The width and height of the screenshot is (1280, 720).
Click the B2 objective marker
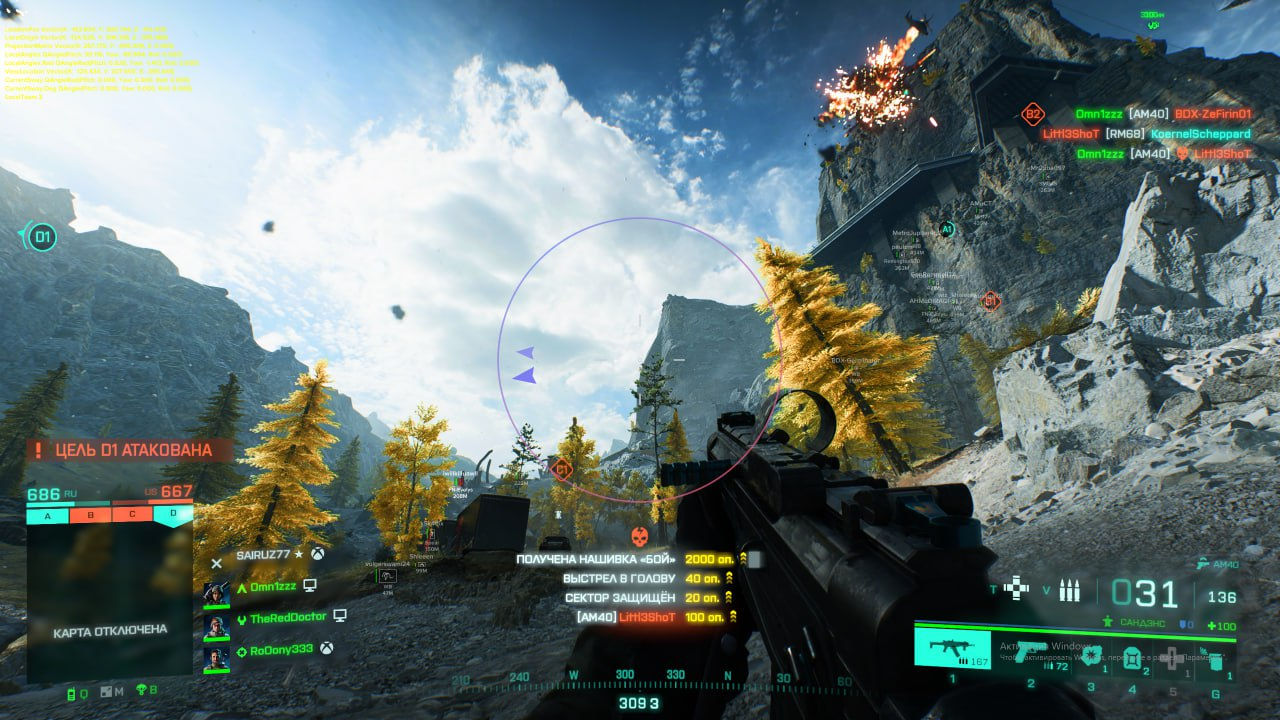click(x=1032, y=114)
